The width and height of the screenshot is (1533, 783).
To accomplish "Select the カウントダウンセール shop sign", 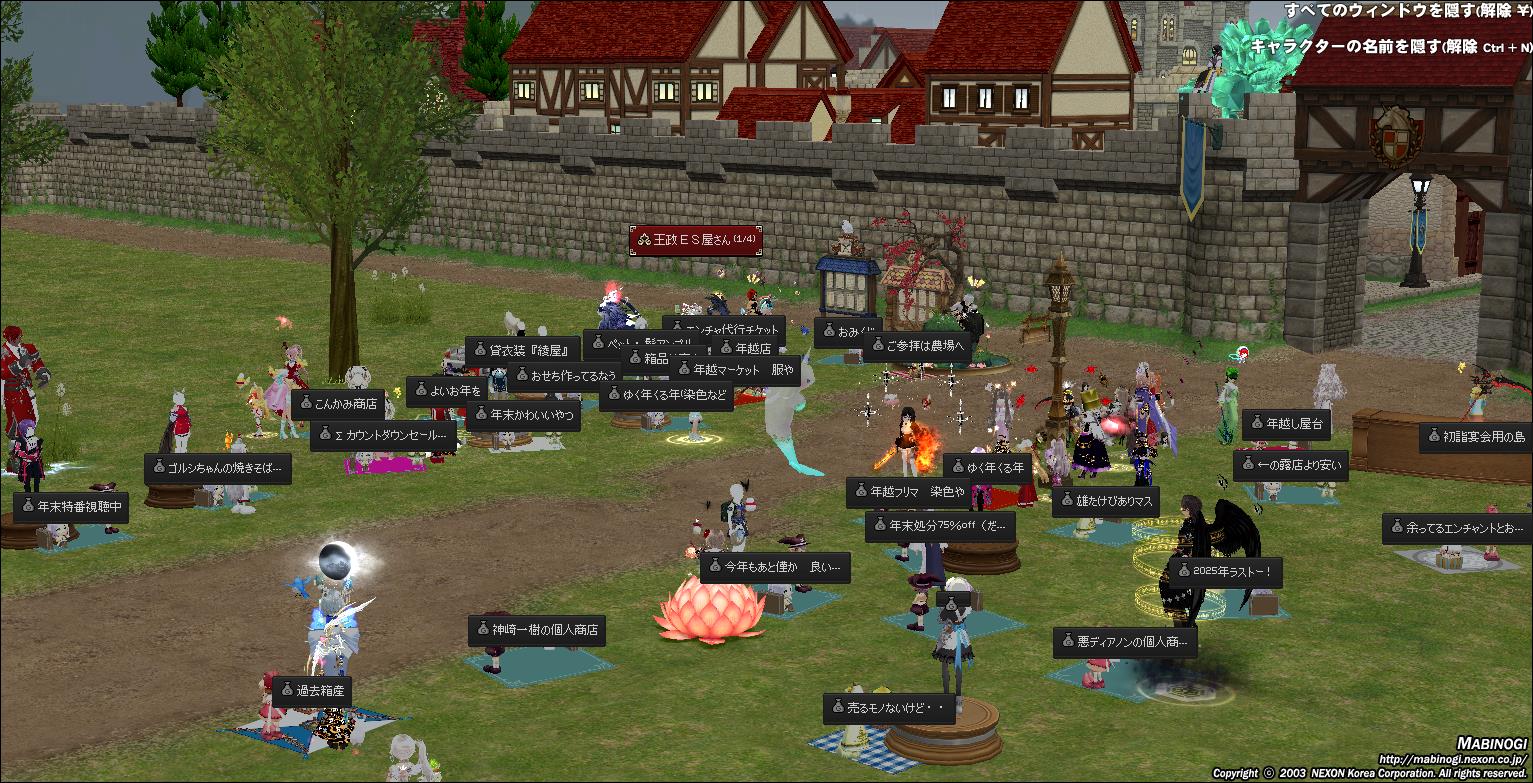I will point(383,436).
